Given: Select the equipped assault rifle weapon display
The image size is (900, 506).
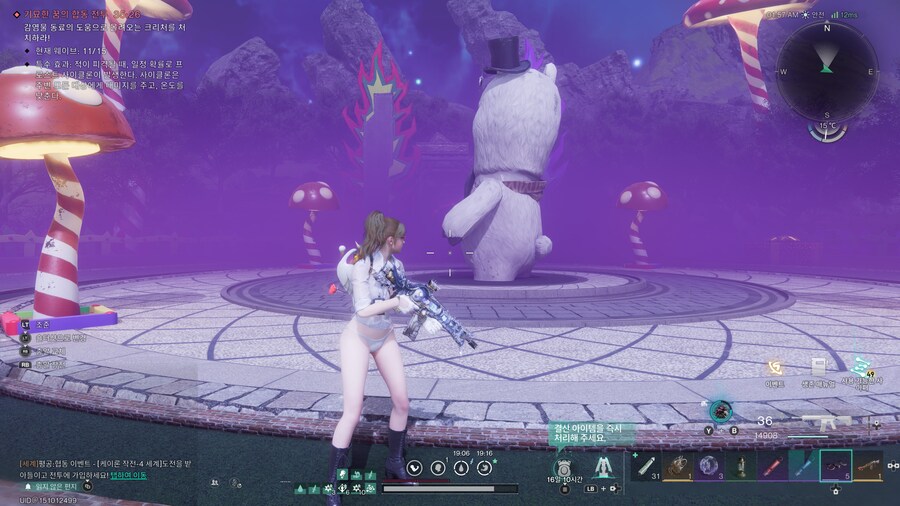Looking at the screenshot, I should tap(827, 423).
